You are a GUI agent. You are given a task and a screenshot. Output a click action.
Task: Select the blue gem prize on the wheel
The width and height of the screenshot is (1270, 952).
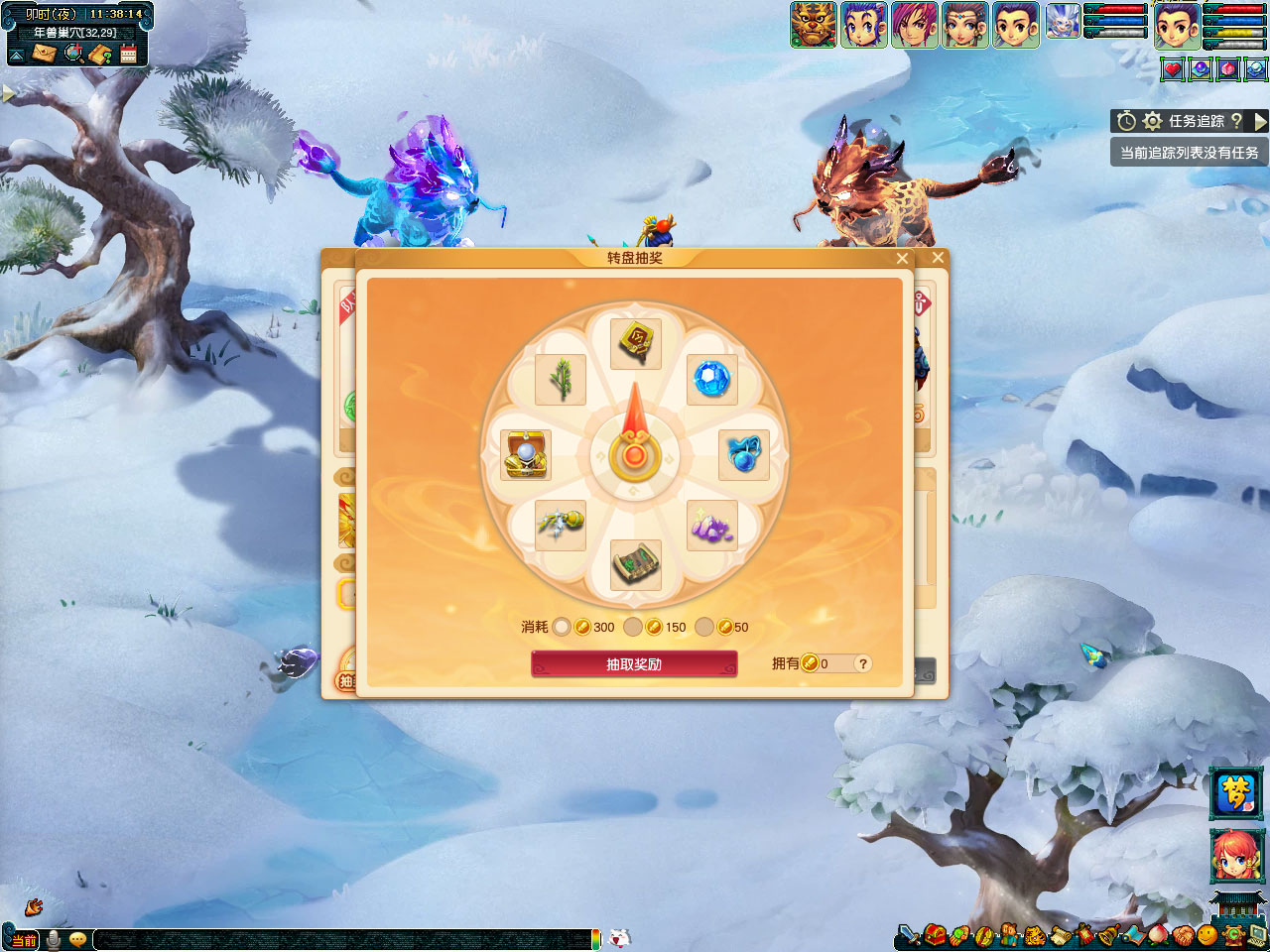pyautogui.click(x=711, y=379)
